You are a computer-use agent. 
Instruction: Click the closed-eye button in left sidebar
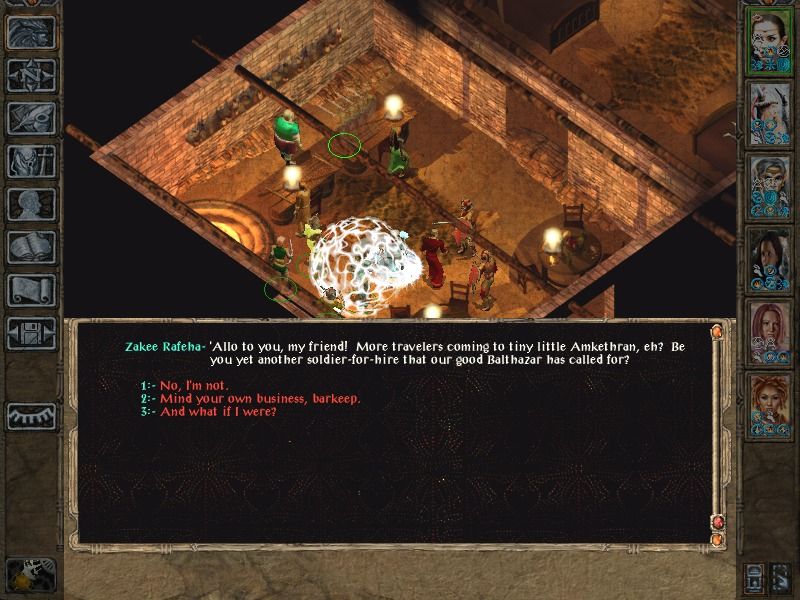(x=31, y=415)
